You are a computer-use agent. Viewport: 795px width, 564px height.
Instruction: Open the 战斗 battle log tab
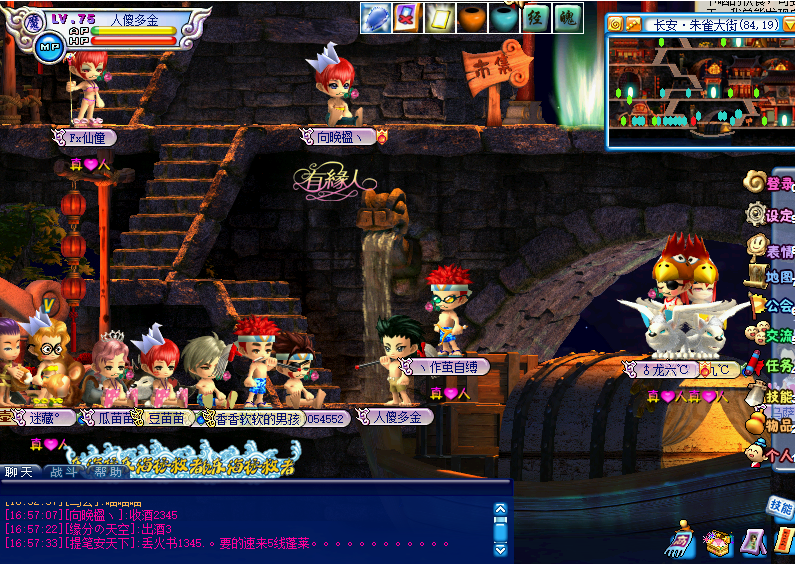(65, 472)
